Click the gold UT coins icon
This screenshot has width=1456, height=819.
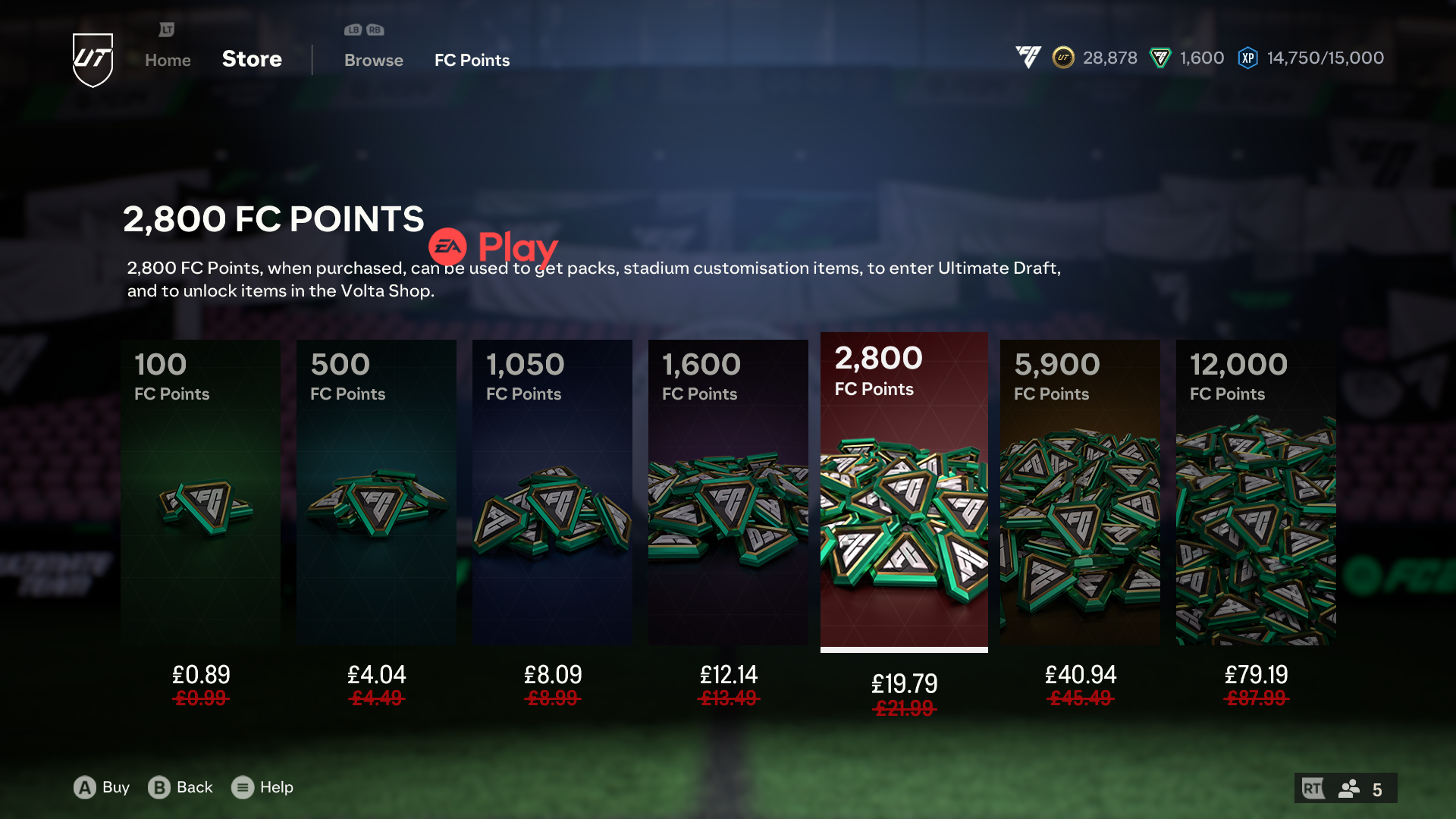(x=1062, y=58)
